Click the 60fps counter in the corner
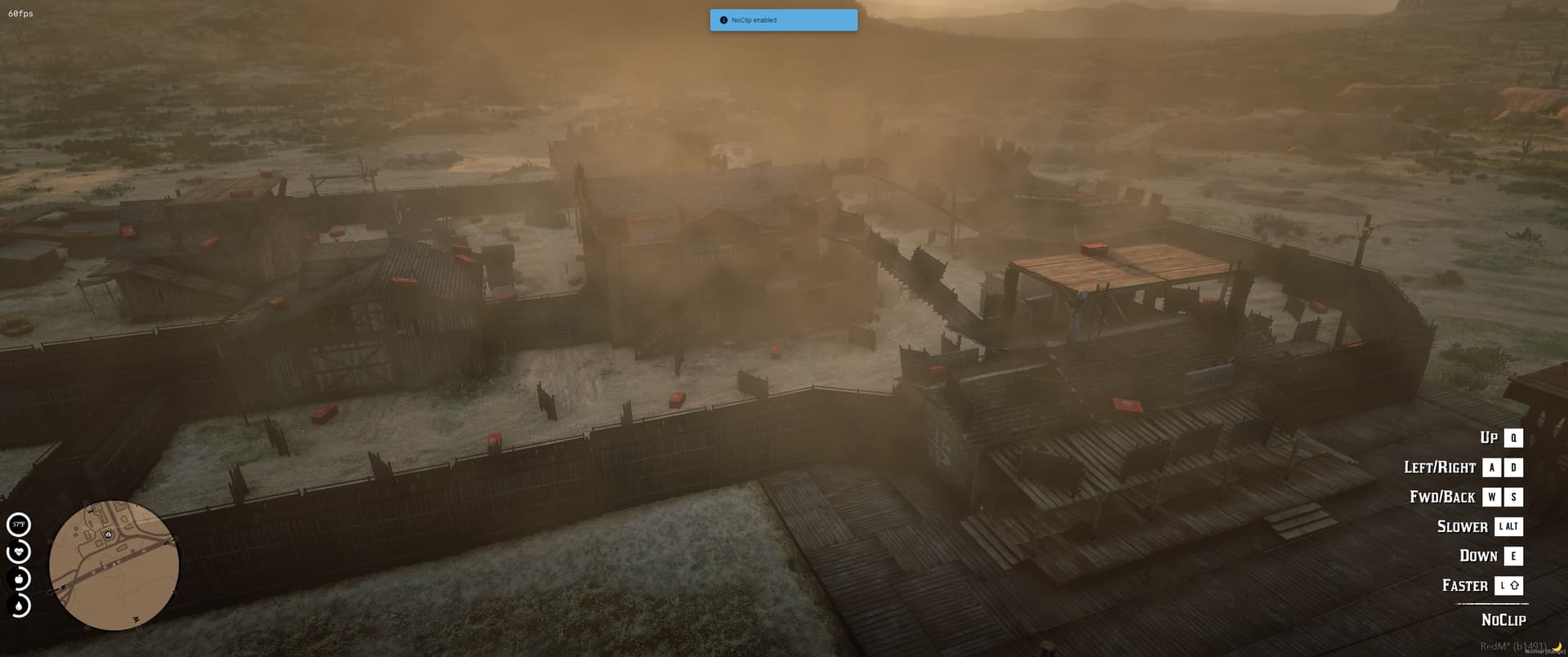The height and width of the screenshot is (657, 1568). pyautogui.click(x=20, y=13)
